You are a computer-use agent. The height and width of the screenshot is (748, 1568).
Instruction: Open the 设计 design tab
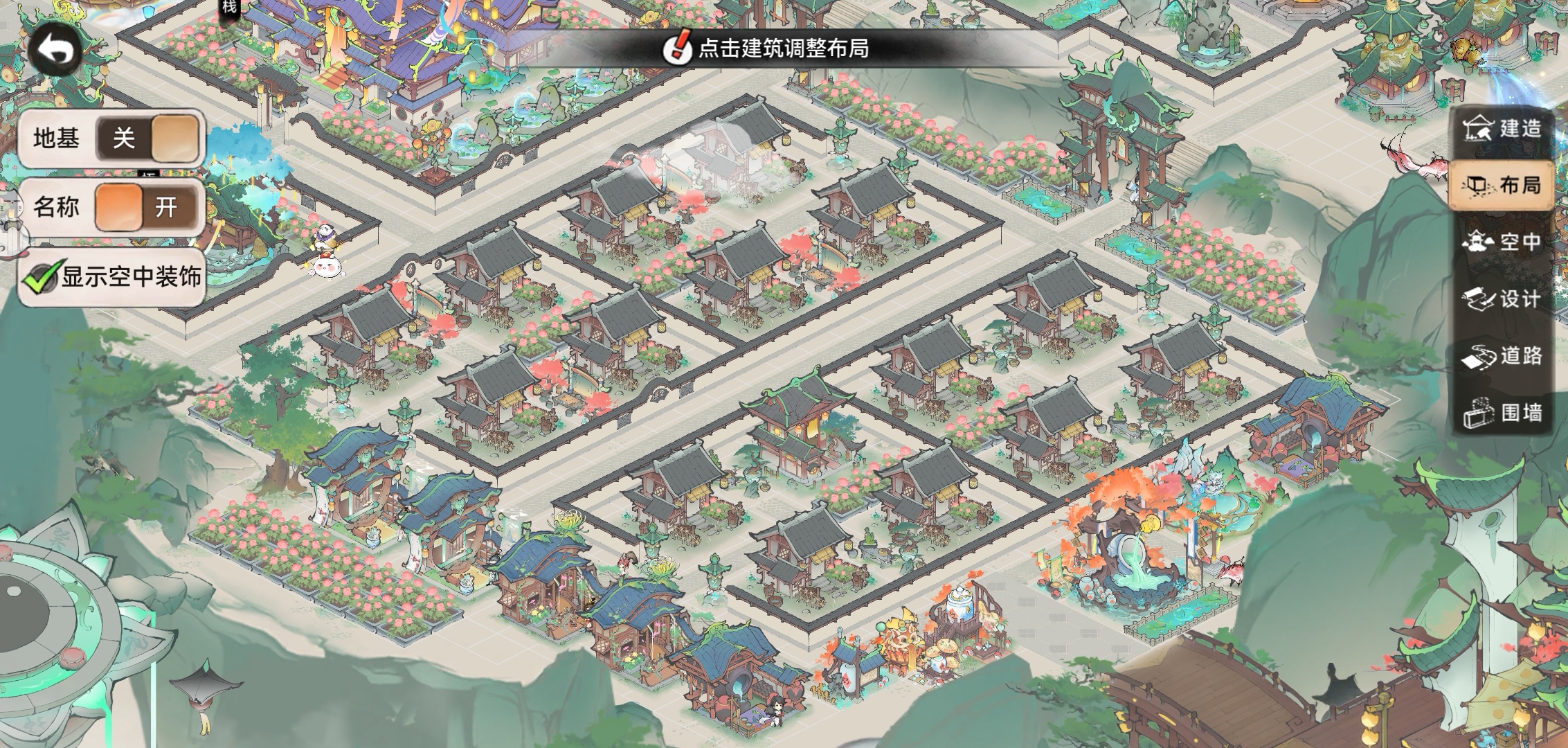click(x=1502, y=299)
